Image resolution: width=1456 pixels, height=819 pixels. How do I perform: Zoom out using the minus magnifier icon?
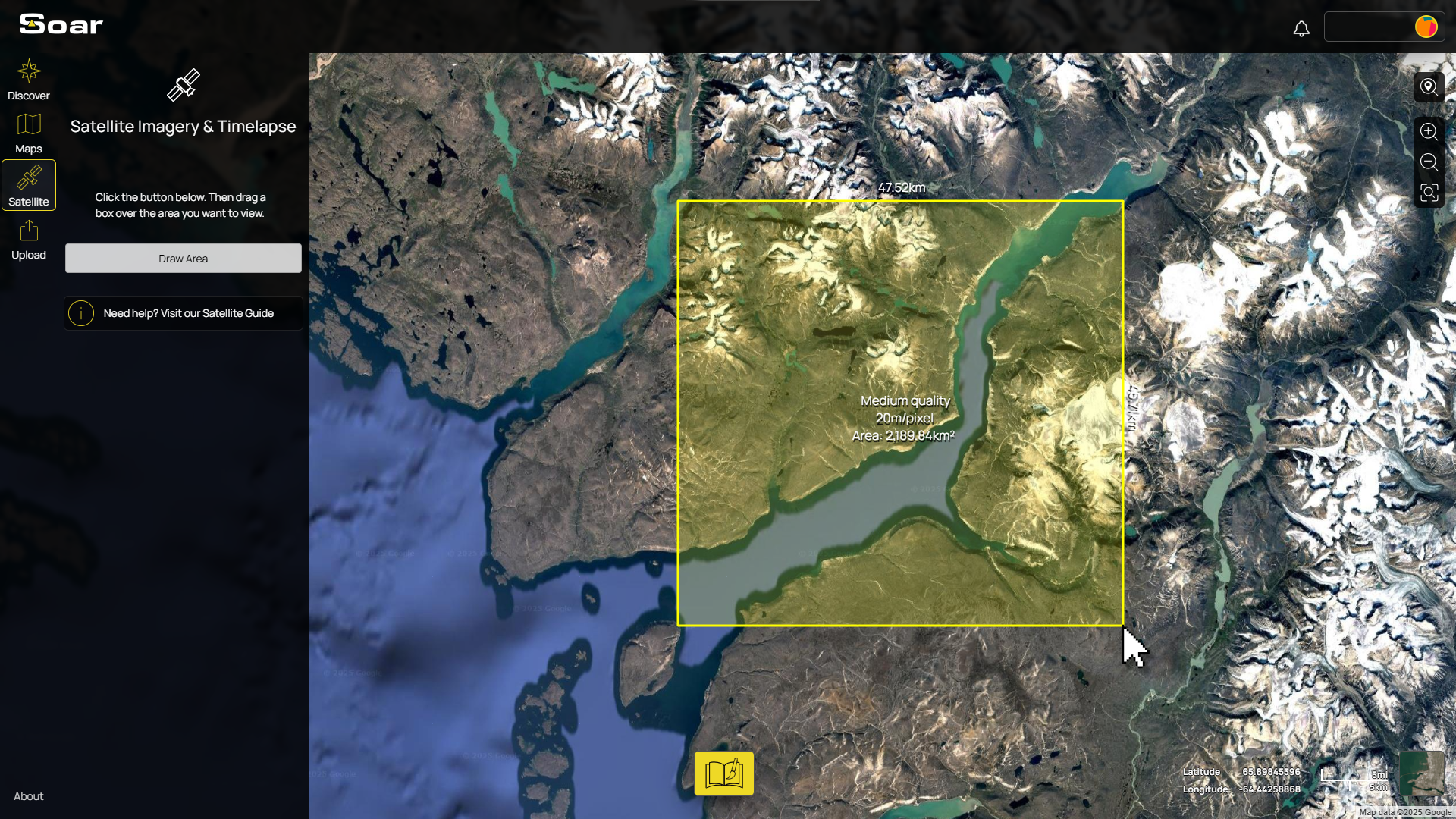(1429, 162)
